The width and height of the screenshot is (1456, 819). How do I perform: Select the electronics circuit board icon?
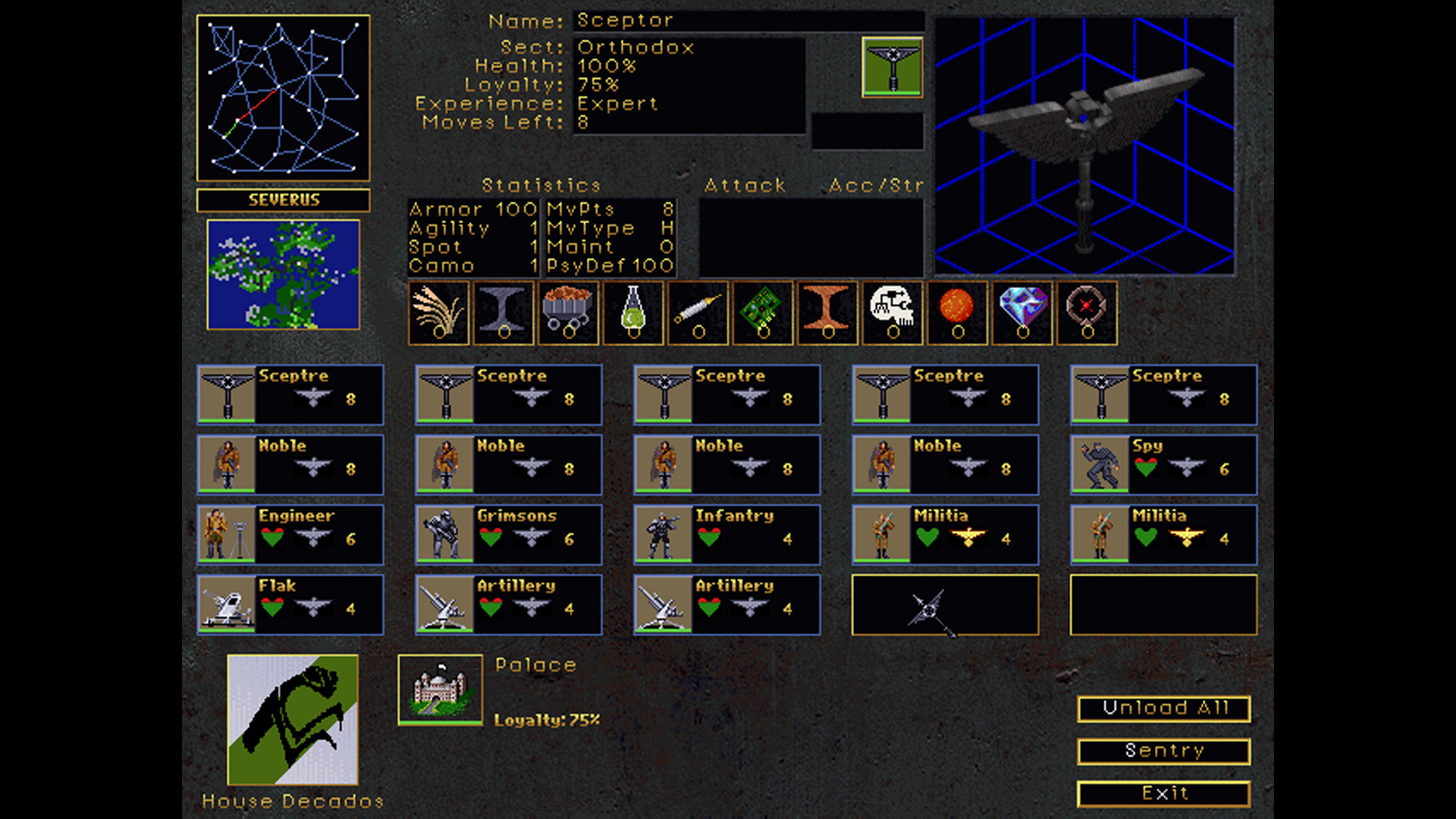763,312
